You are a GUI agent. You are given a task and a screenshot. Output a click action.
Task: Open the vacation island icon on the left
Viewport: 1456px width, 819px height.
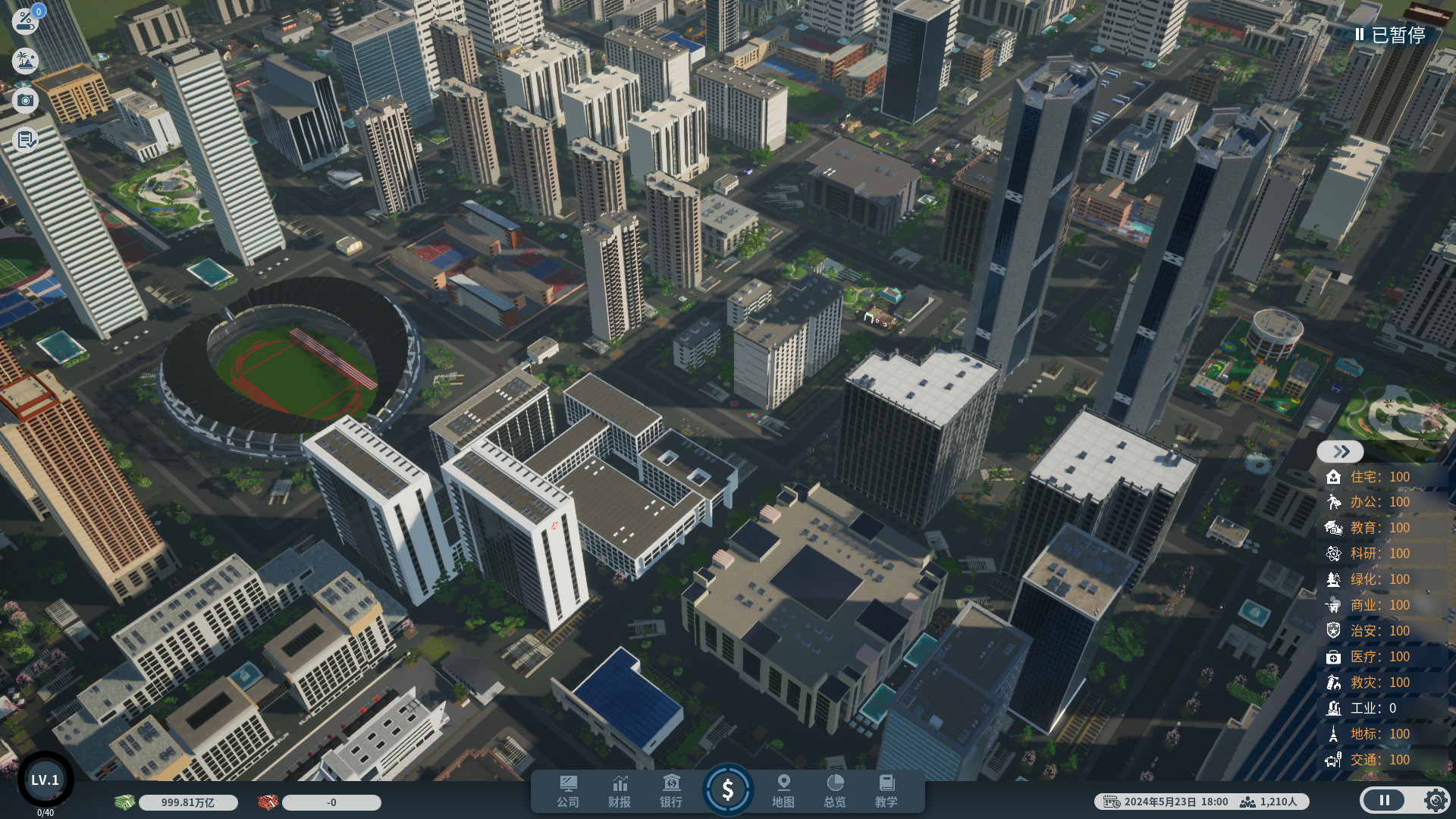(x=25, y=61)
